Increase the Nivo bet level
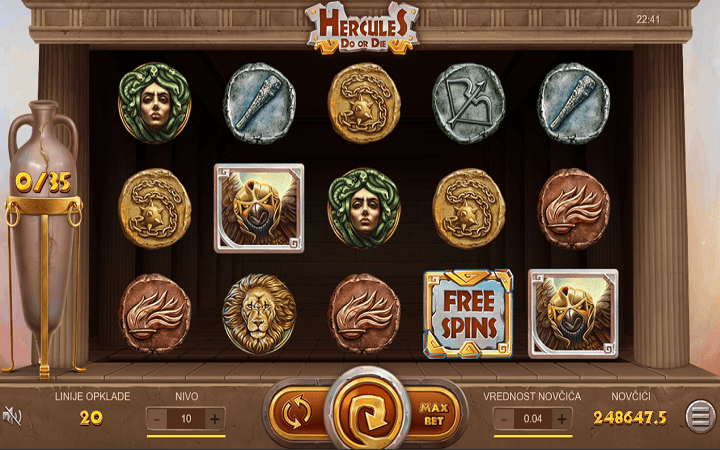 coord(214,419)
